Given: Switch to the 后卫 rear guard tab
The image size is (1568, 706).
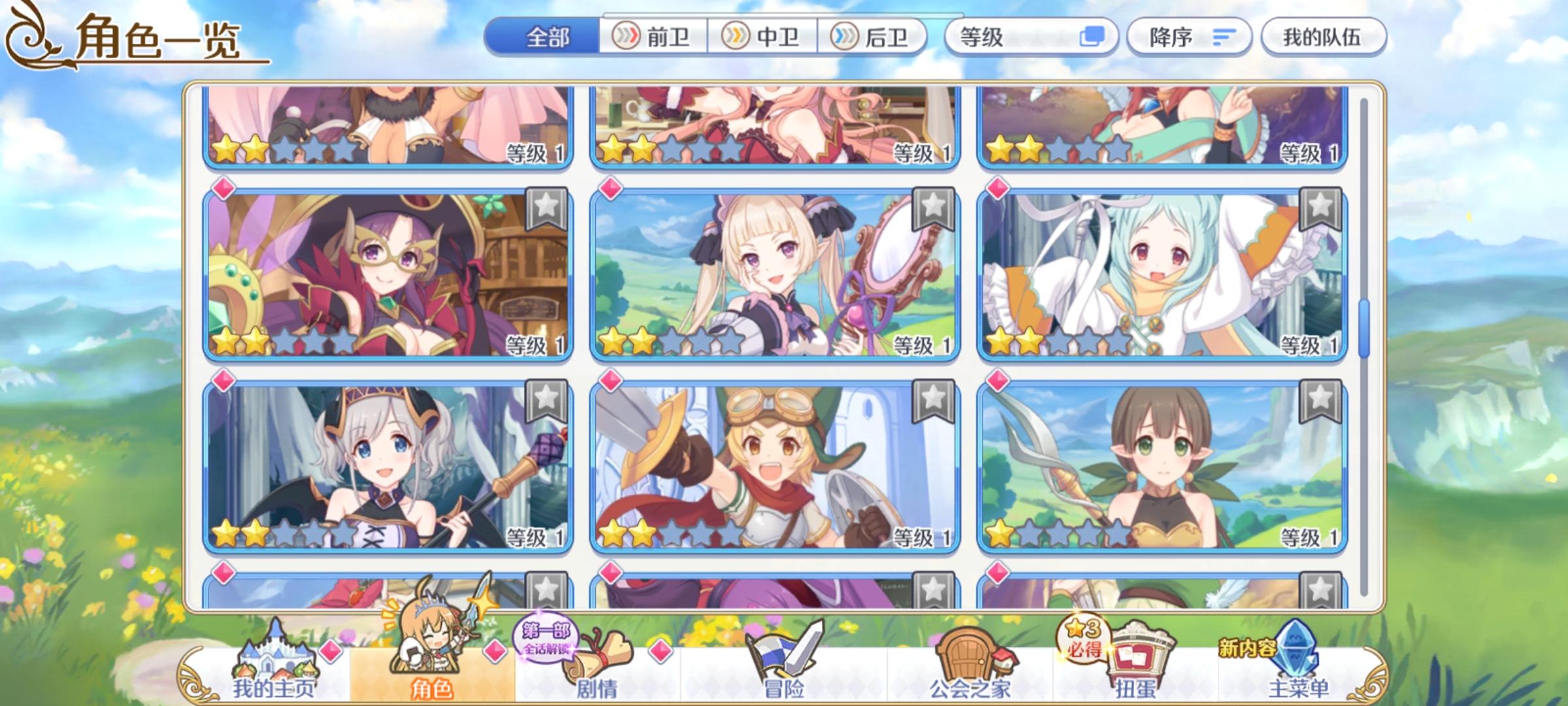Looking at the screenshot, I should click(875, 37).
